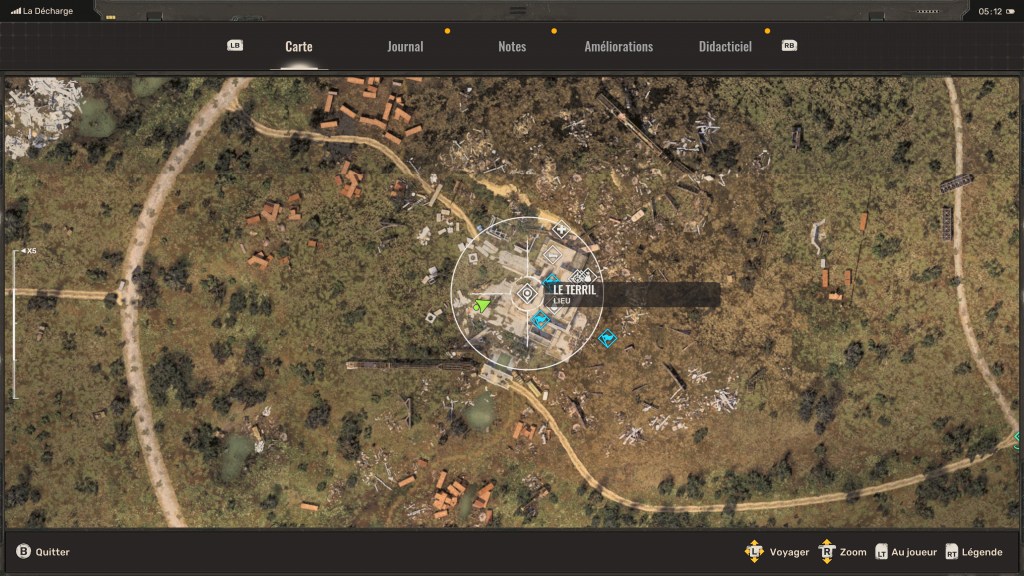Image resolution: width=1024 pixels, height=576 pixels.
Task: Select the Le Terril location marker
Action: (x=527, y=294)
